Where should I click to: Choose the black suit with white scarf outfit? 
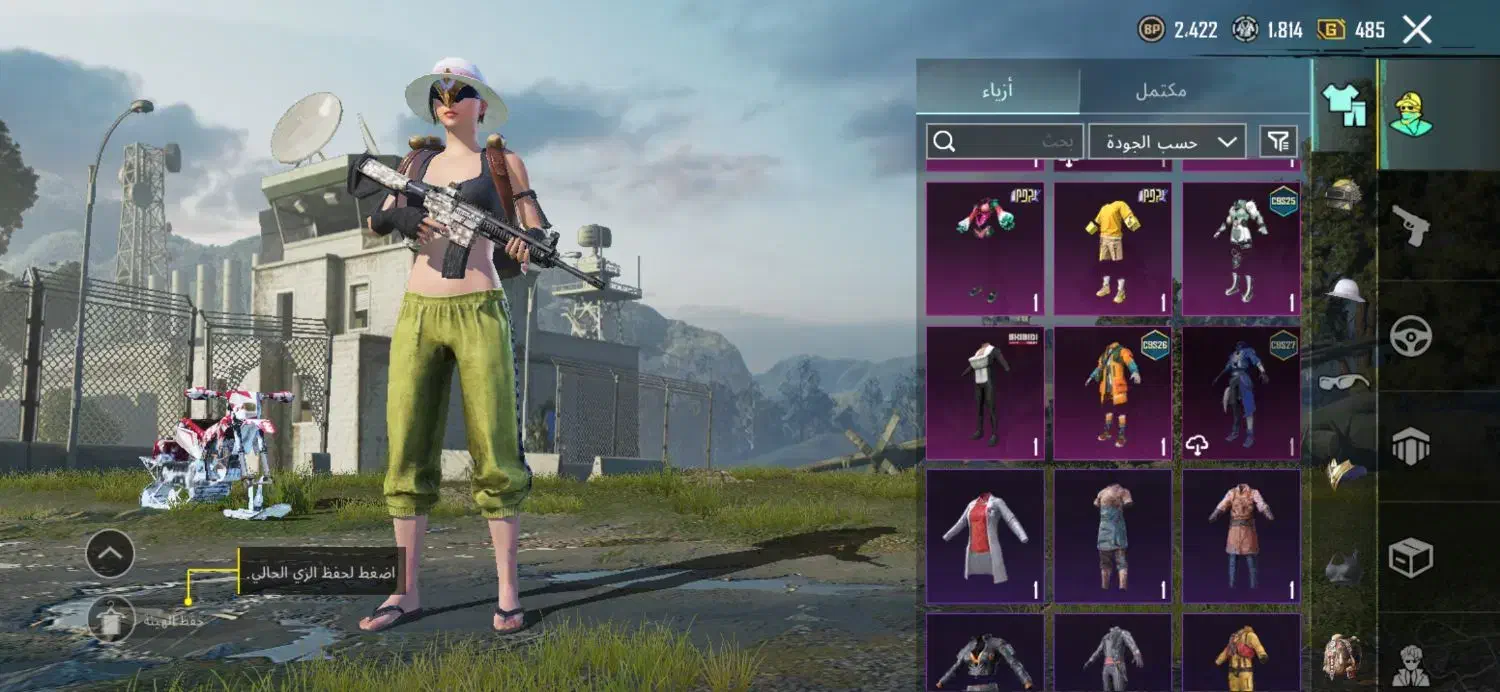[984, 393]
